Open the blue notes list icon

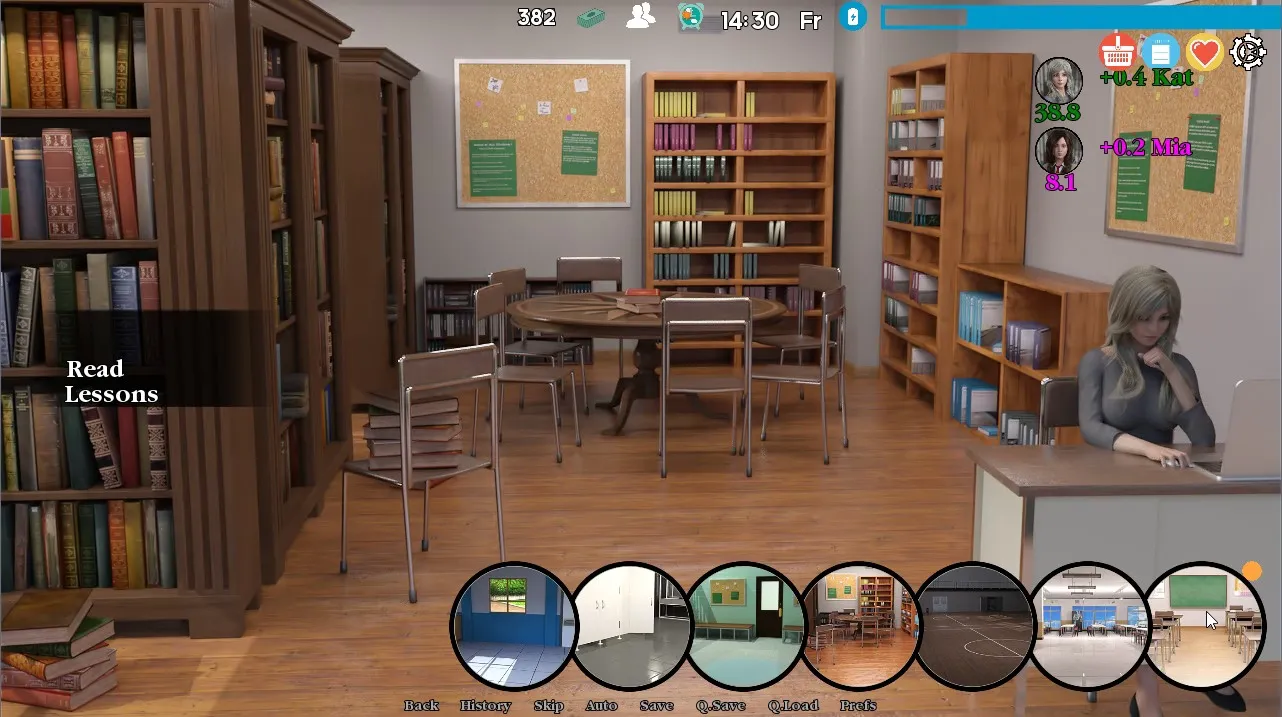coord(1161,51)
